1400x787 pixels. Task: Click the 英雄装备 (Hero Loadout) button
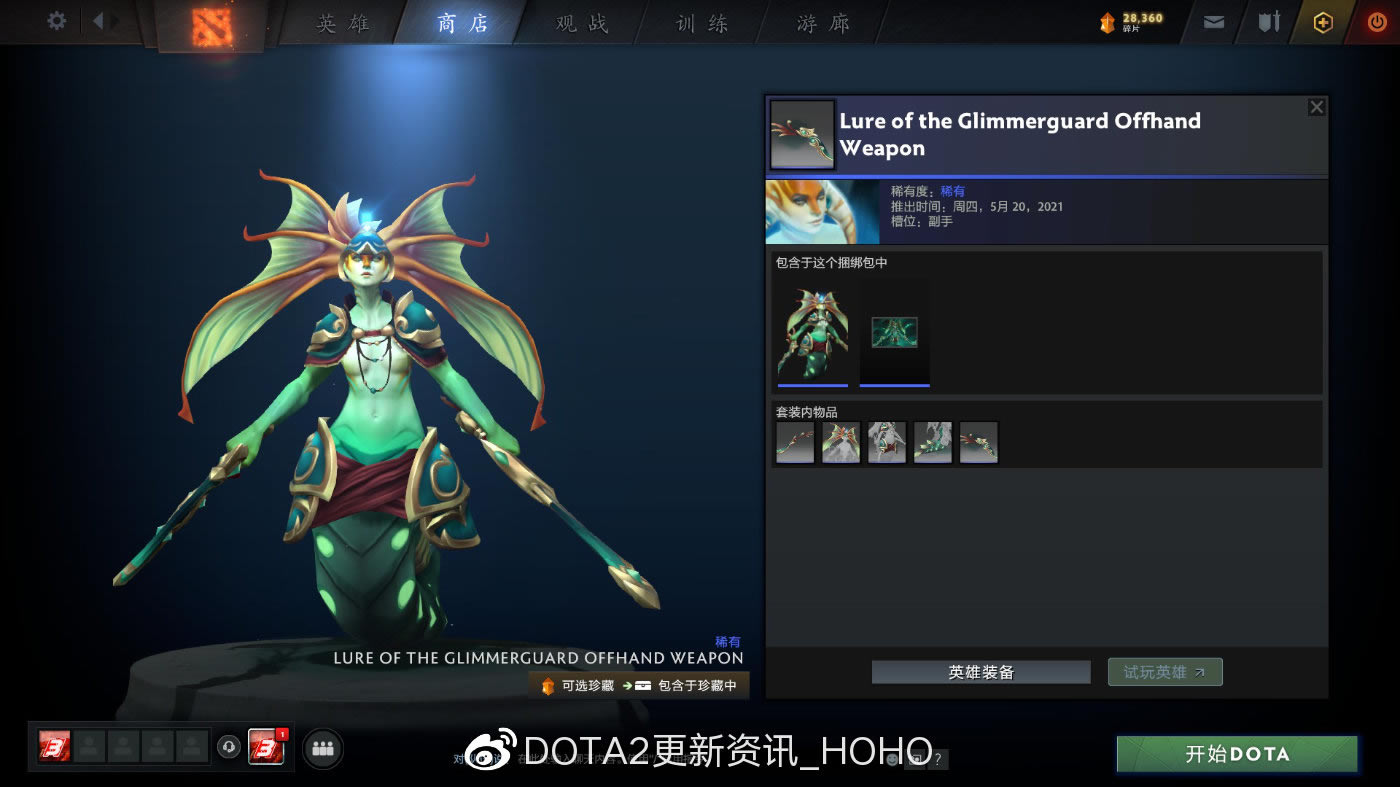click(x=980, y=671)
